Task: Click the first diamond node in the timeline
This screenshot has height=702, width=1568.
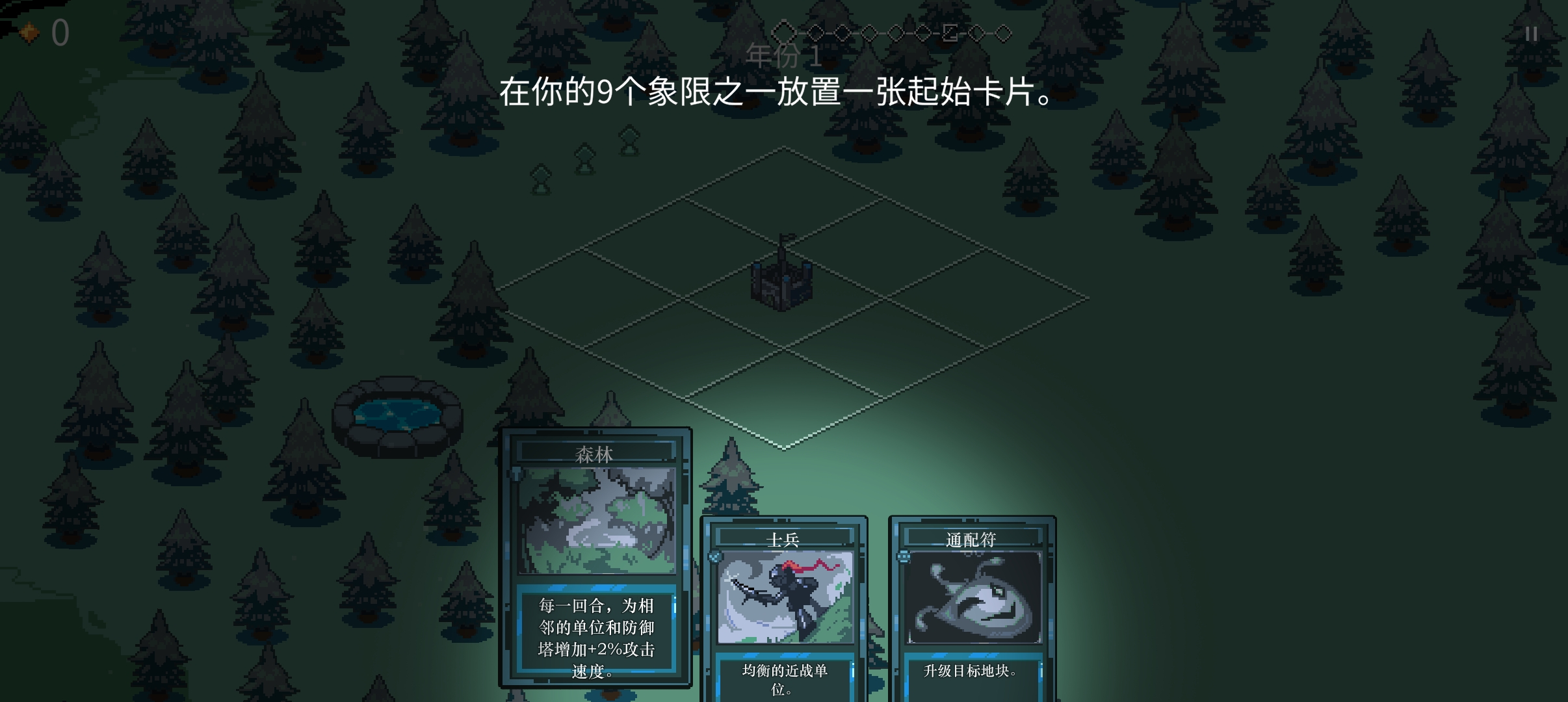Action: tap(785, 32)
